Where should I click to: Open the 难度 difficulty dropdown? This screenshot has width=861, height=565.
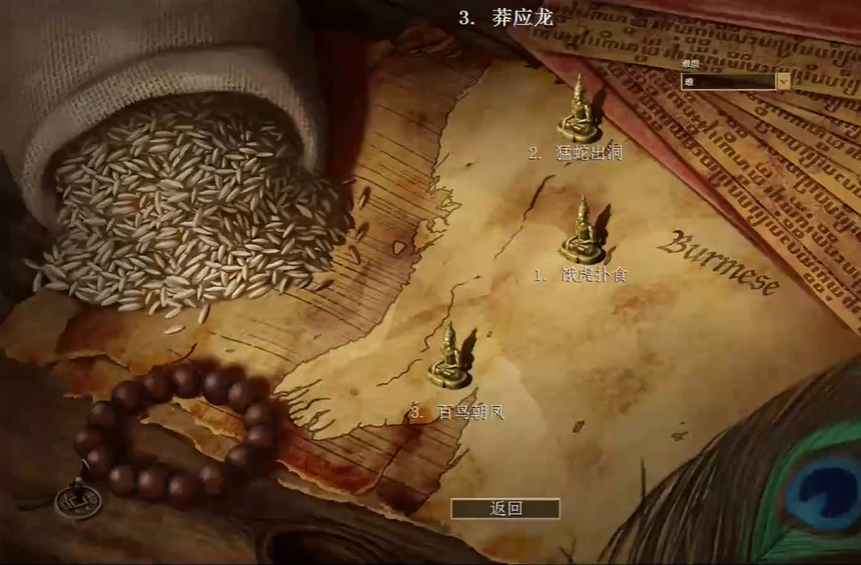coord(783,82)
